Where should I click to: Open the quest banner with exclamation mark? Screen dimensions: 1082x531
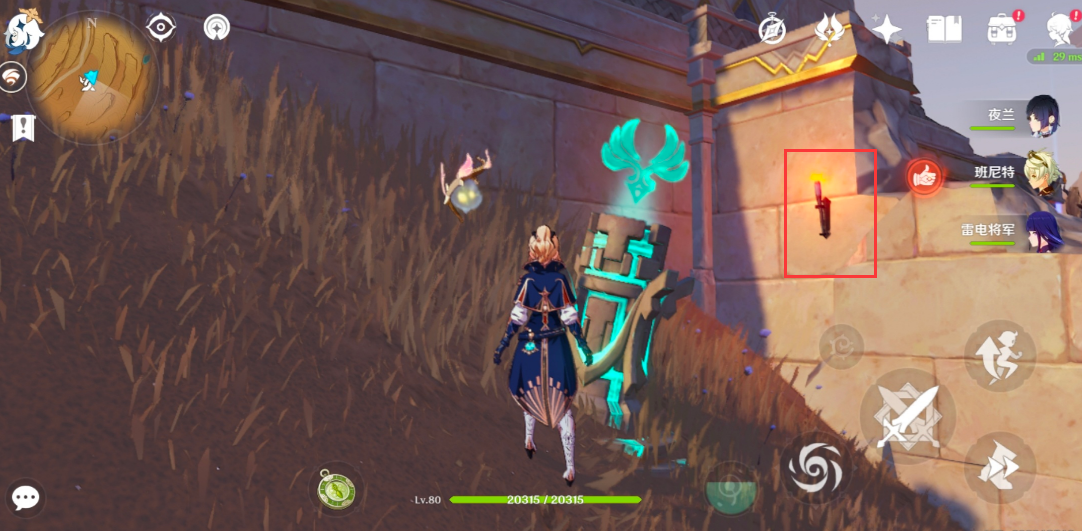click(22, 127)
